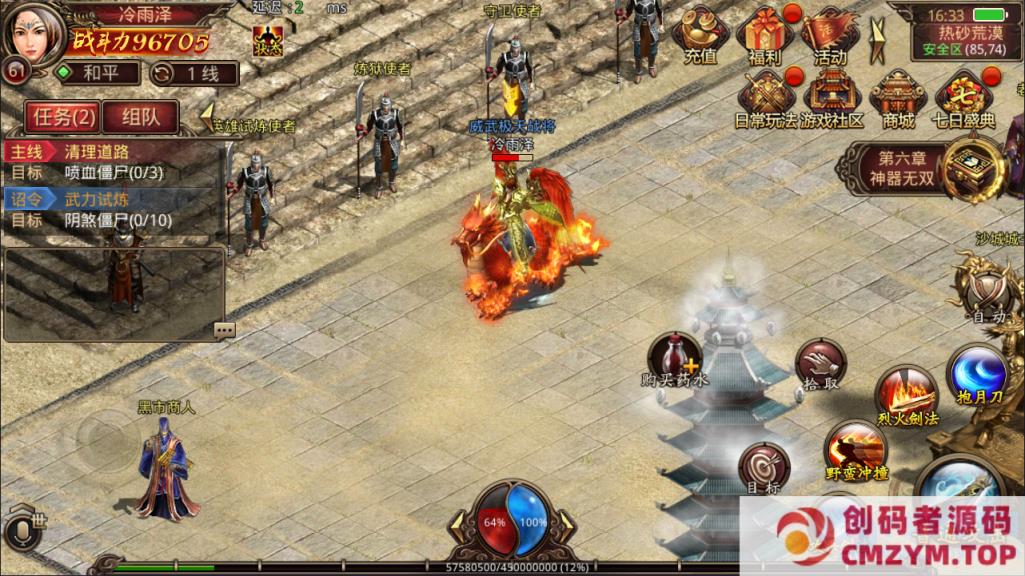Screen dimensions: 1025x576
Task: Open the 活动 events flag icon
Action: point(829,36)
